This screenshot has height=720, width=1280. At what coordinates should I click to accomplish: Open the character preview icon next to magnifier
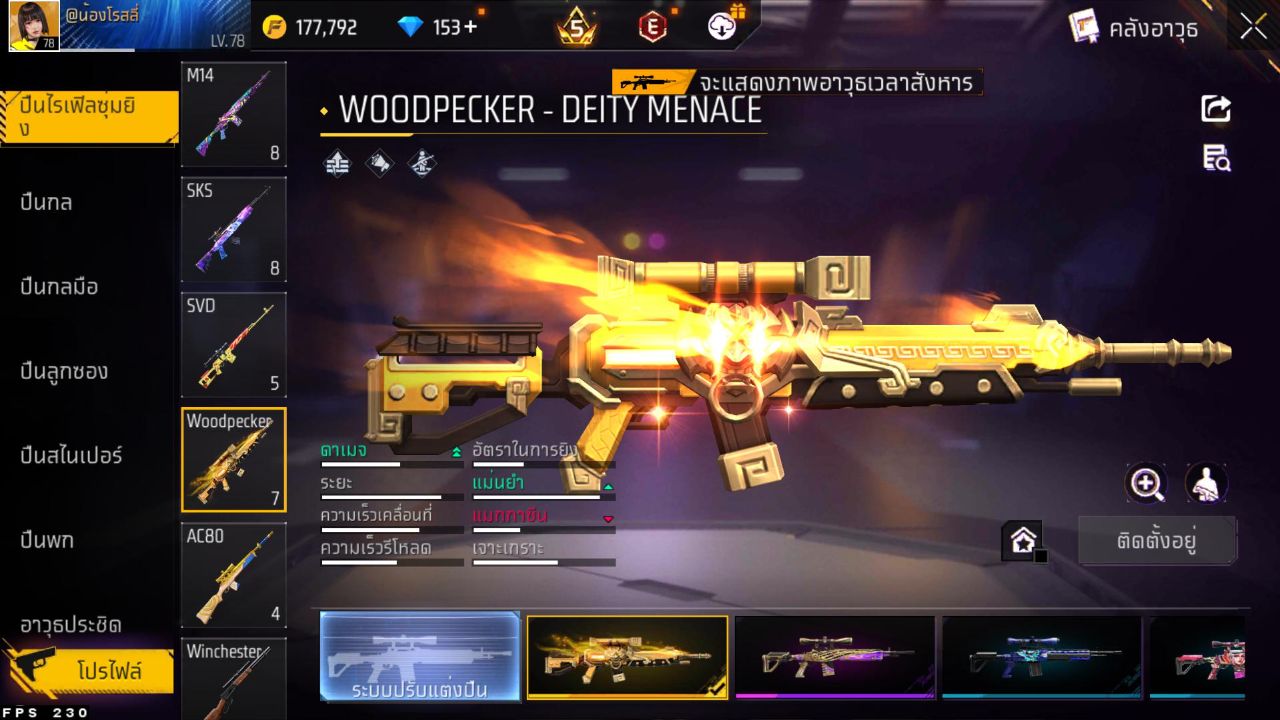[x=1204, y=484]
